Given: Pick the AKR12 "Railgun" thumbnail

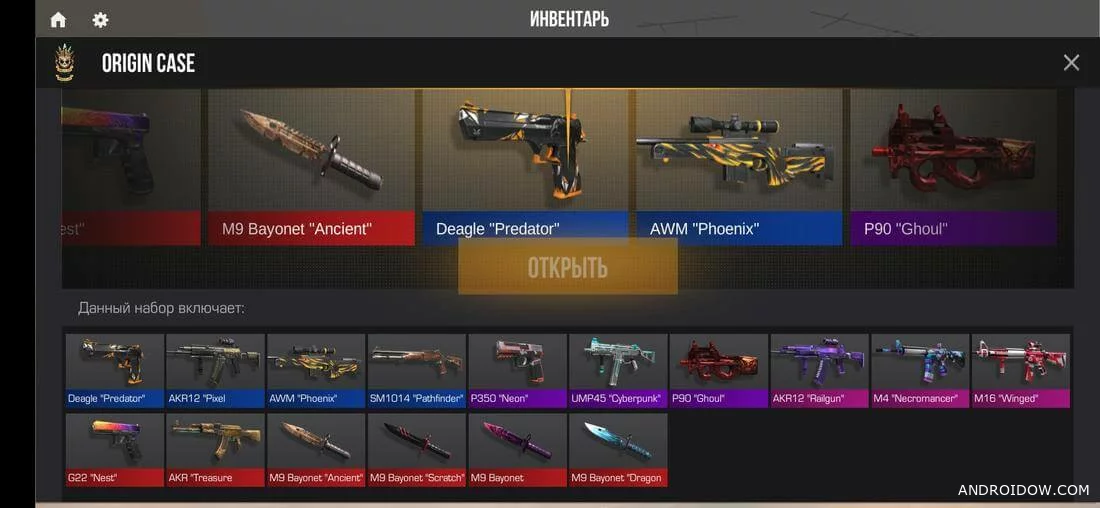Looking at the screenshot, I should click(x=819, y=370).
